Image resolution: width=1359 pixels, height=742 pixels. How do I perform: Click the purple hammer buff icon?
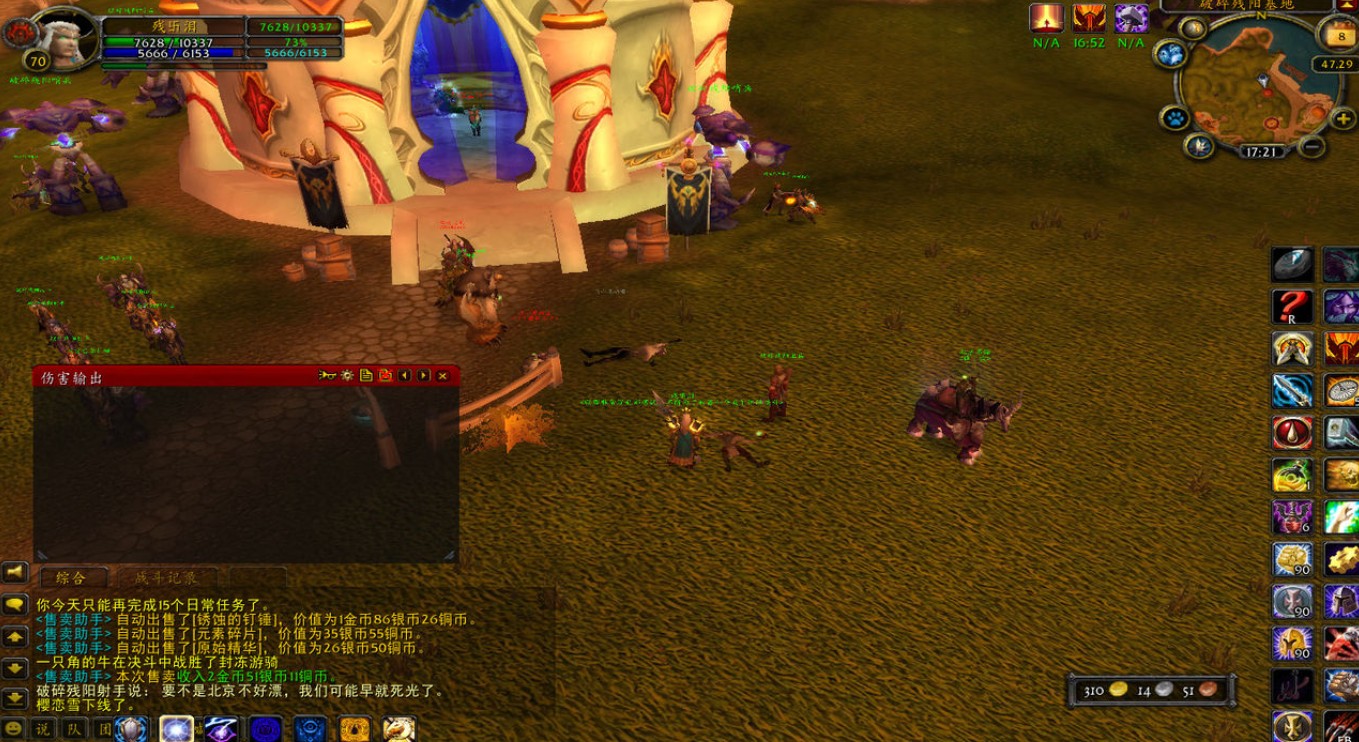[x=1131, y=18]
